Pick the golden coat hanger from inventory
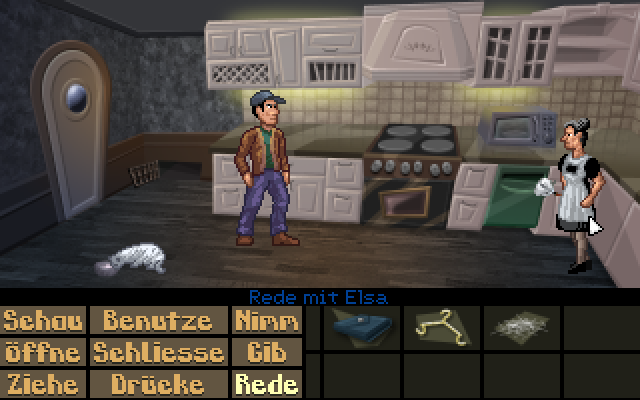 pyautogui.click(x=438, y=327)
